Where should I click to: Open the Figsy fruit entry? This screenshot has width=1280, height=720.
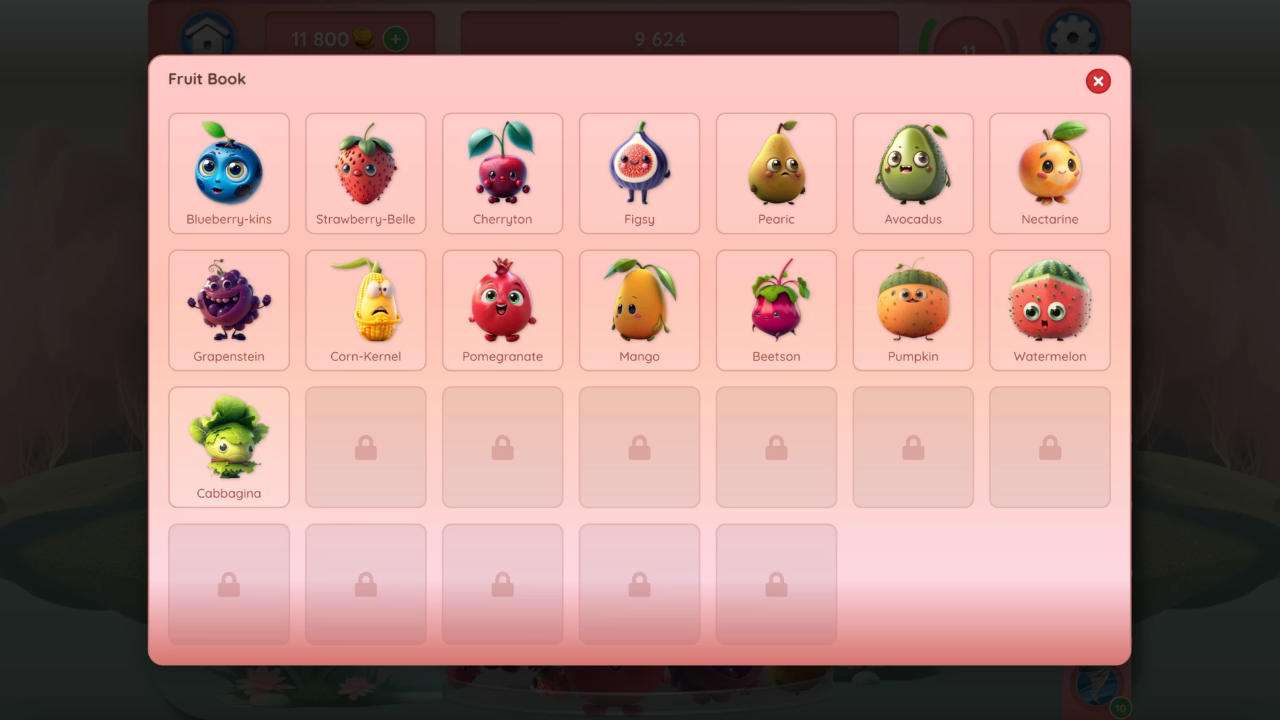[x=639, y=173]
